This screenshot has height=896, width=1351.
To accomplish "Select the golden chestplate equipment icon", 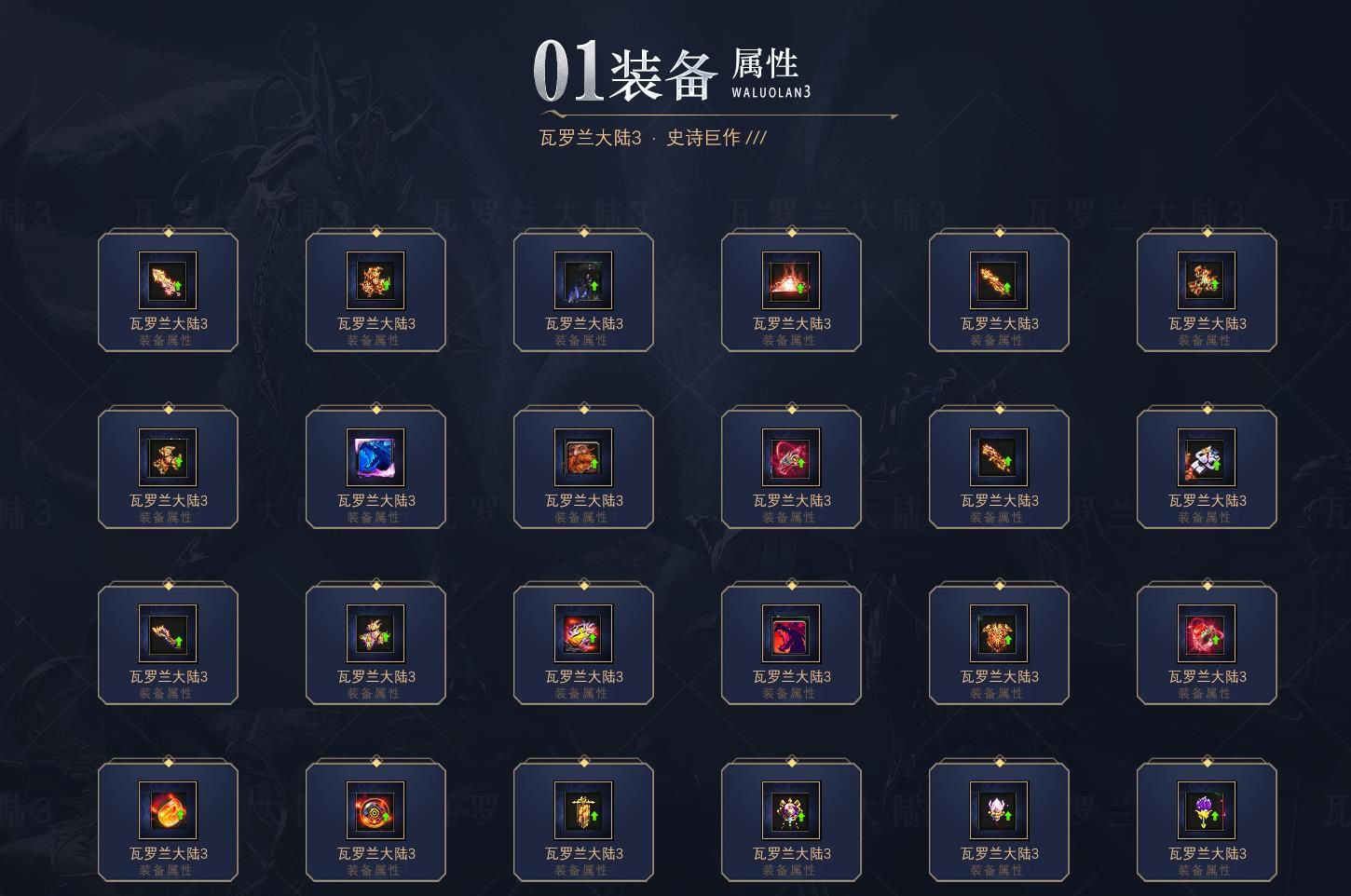I will [999, 633].
